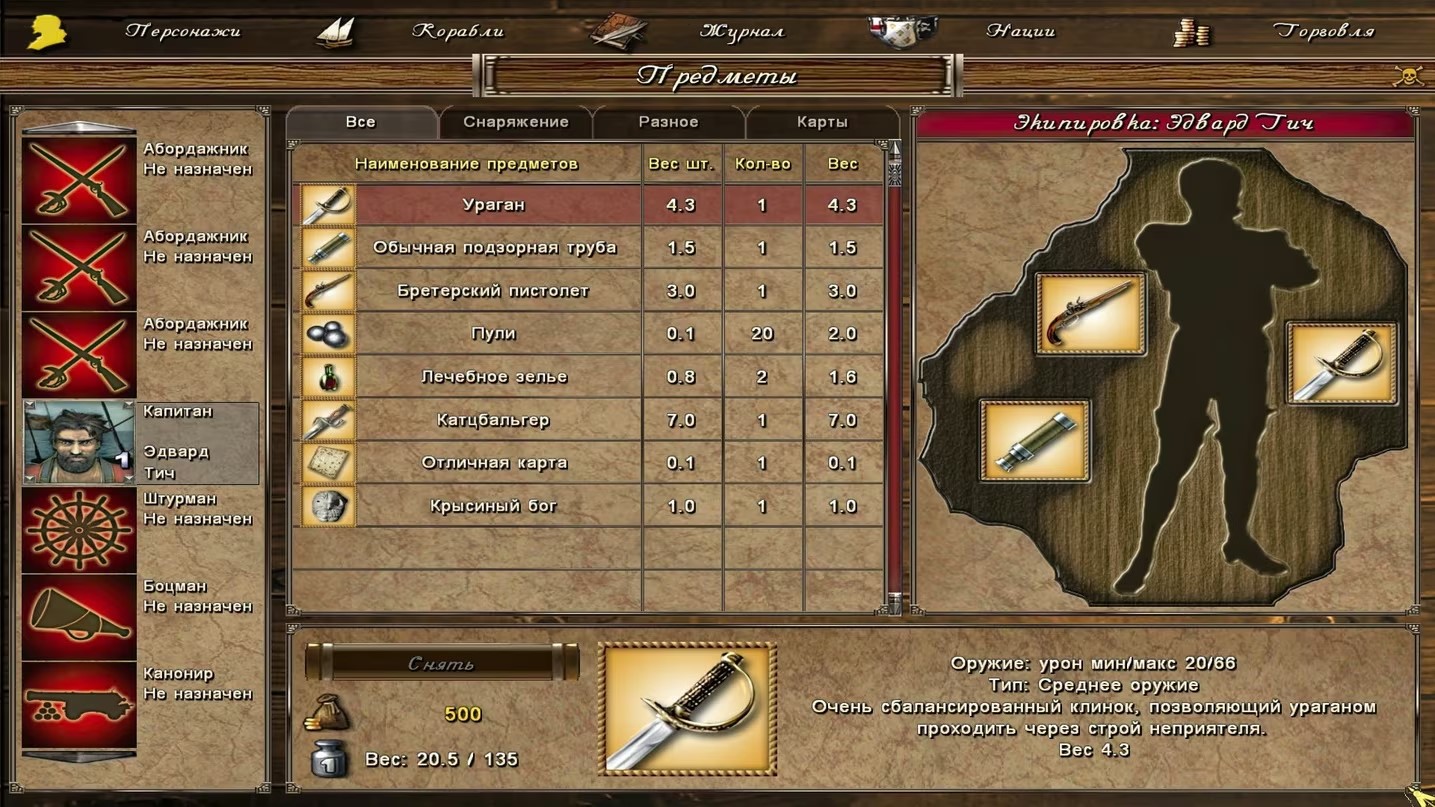Show the Все items tab

click(361, 122)
